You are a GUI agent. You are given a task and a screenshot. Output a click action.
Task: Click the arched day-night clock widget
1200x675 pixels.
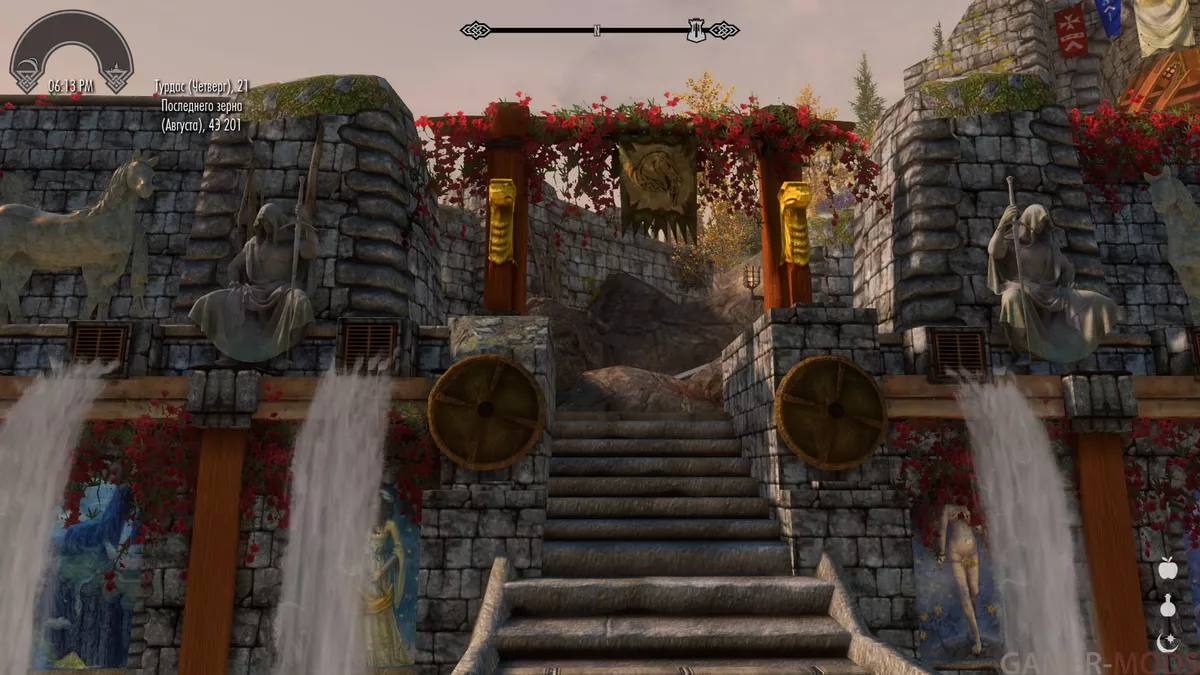(x=71, y=52)
